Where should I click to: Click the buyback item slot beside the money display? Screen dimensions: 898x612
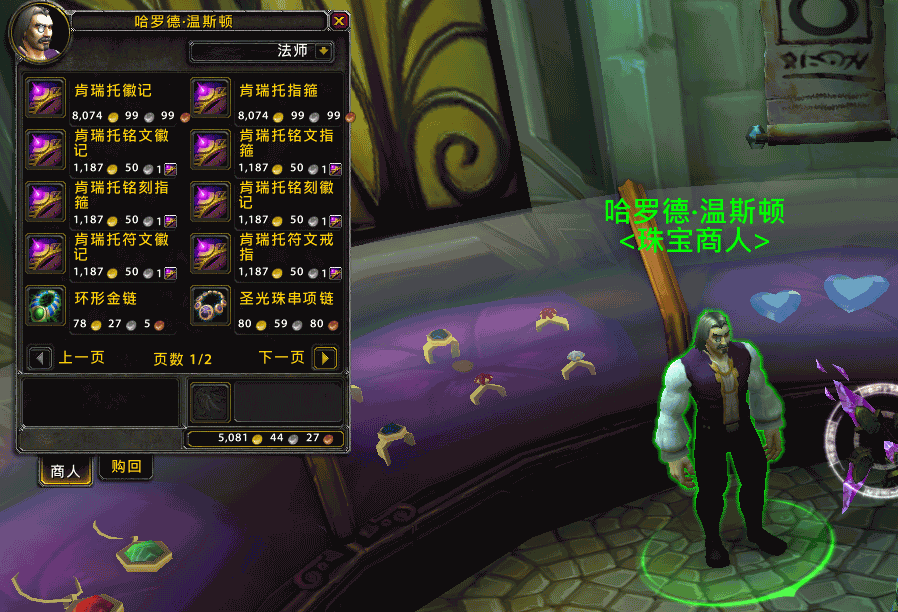tap(210, 402)
